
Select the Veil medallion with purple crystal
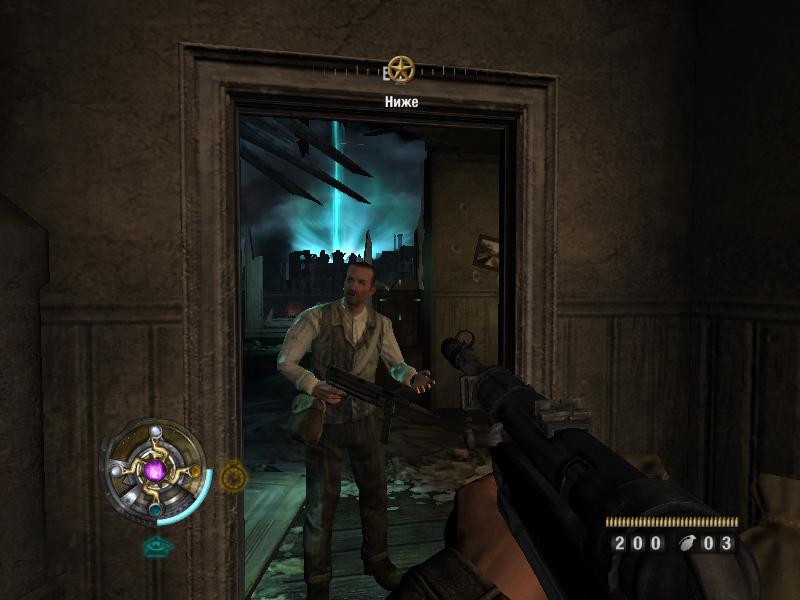tap(153, 470)
